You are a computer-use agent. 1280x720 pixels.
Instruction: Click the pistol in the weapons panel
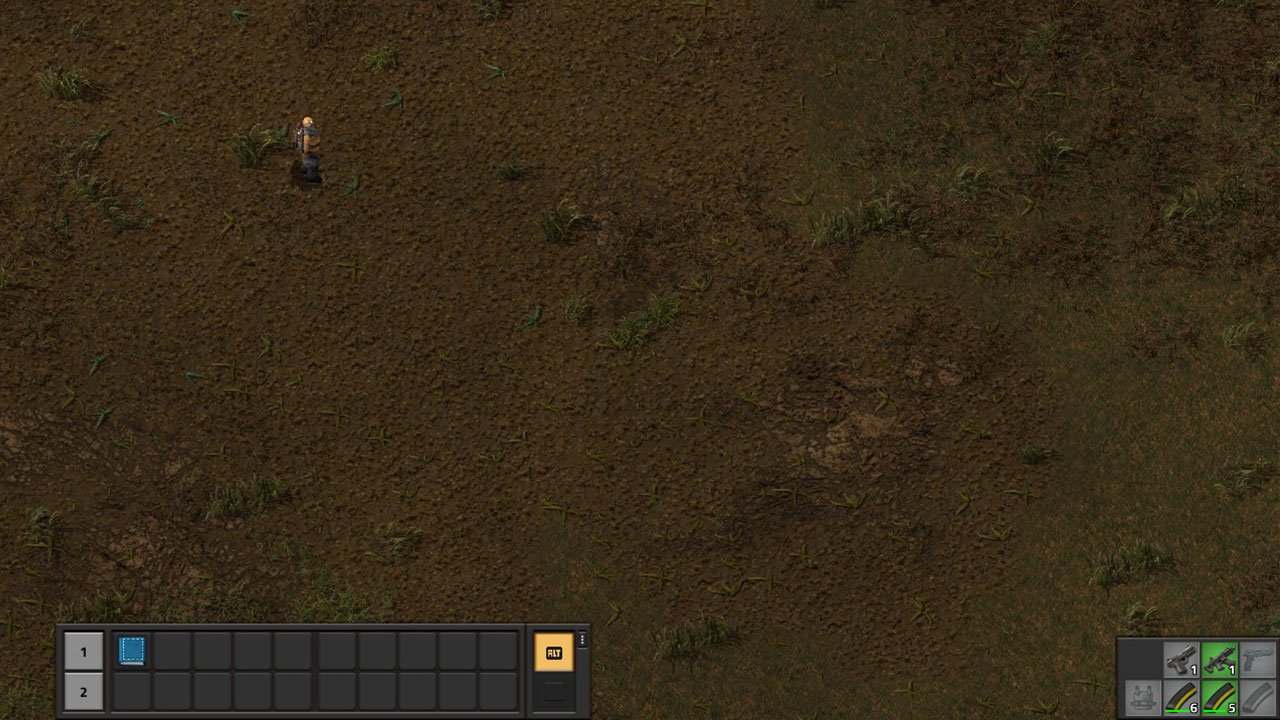[x=1181, y=659]
